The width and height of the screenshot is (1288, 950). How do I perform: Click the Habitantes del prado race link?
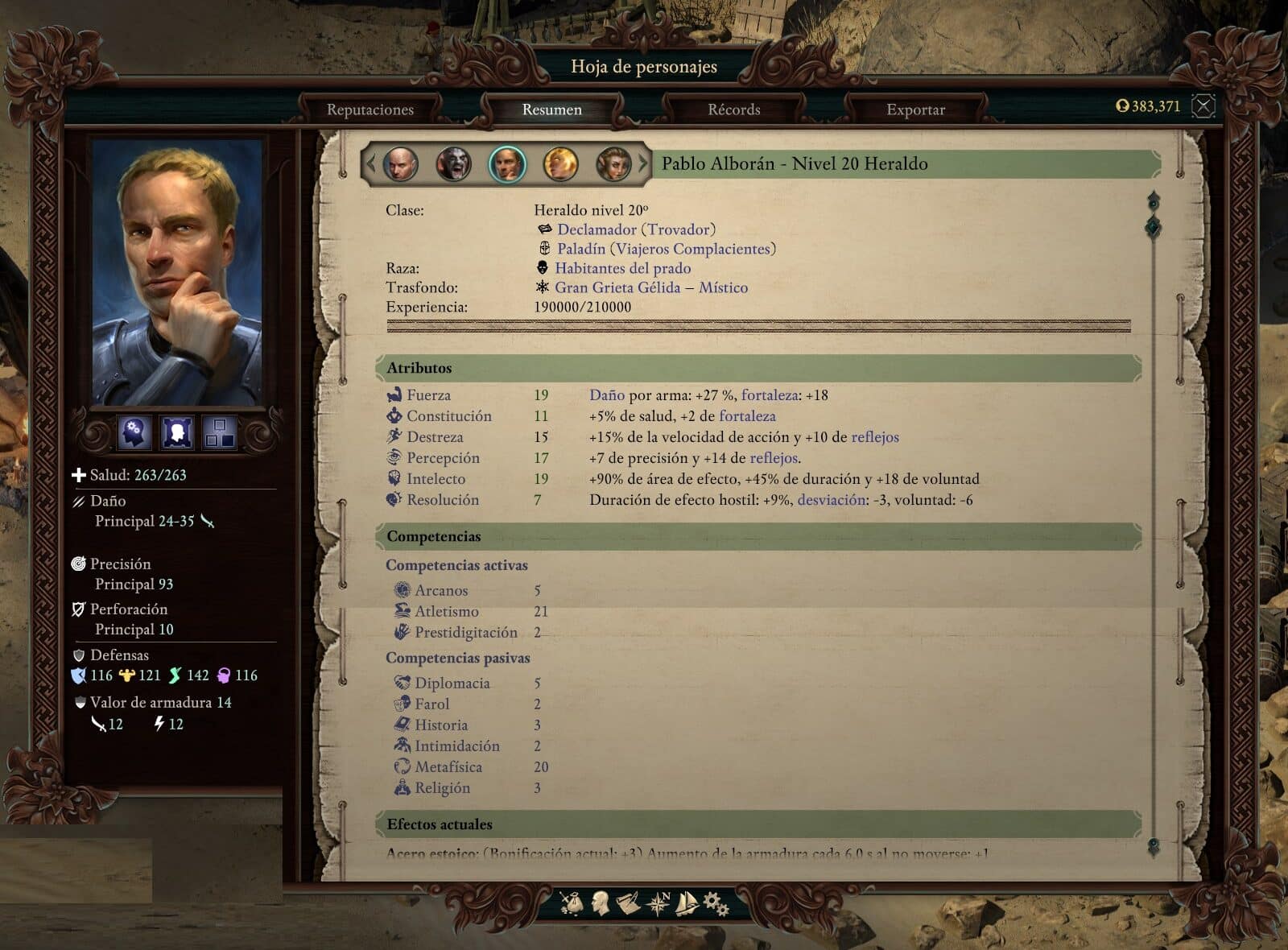click(x=622, y=268)
